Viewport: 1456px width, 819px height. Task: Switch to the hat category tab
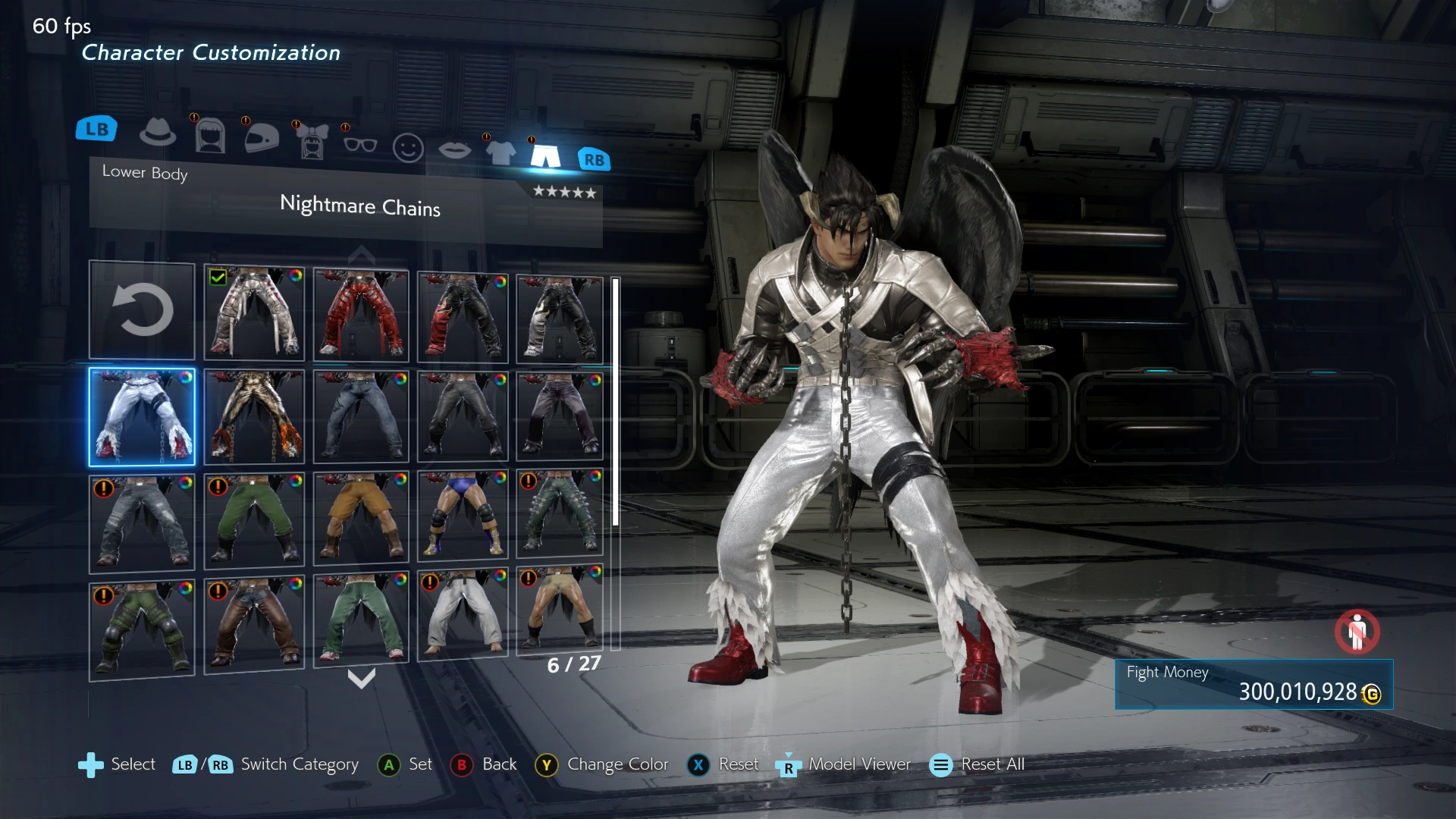[x=158, y=132]
